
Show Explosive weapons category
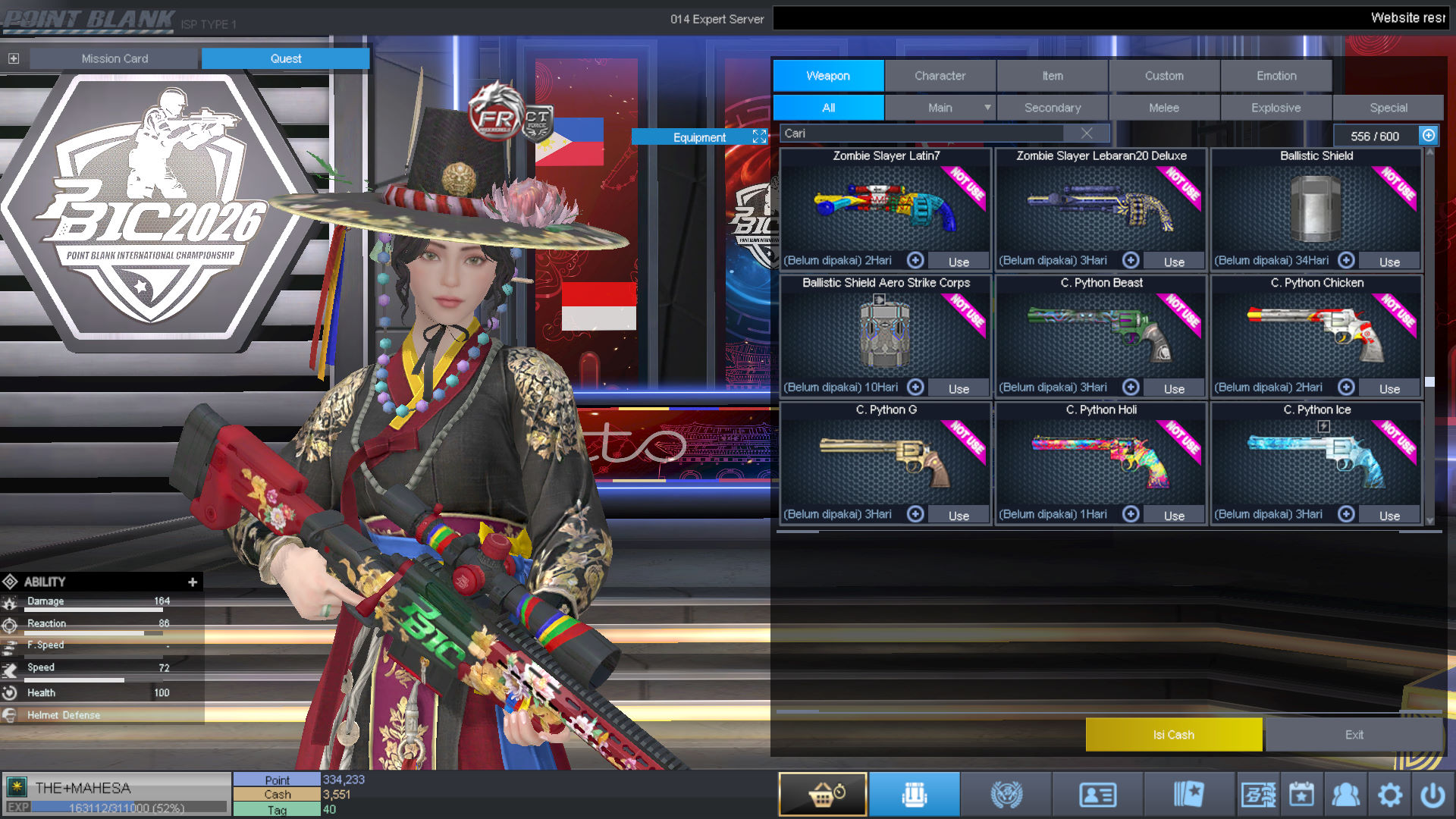tap(1276, 108)
